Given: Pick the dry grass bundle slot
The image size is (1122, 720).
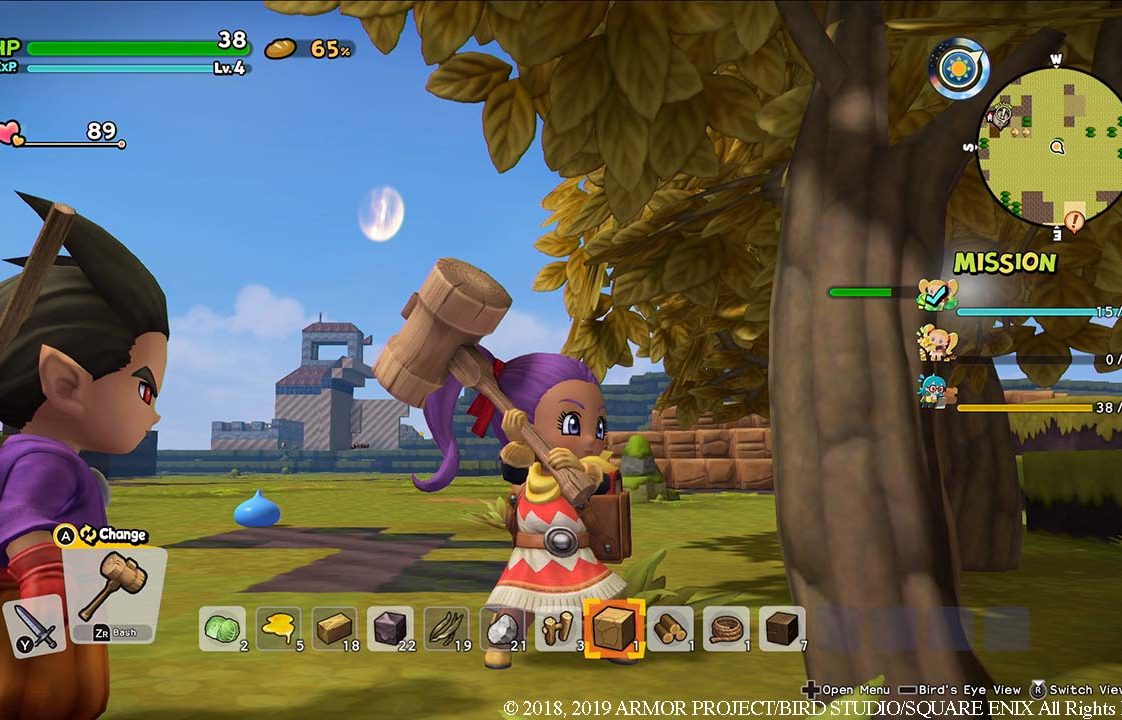Looking at the screenshot, I should click(x=446, y=629).
